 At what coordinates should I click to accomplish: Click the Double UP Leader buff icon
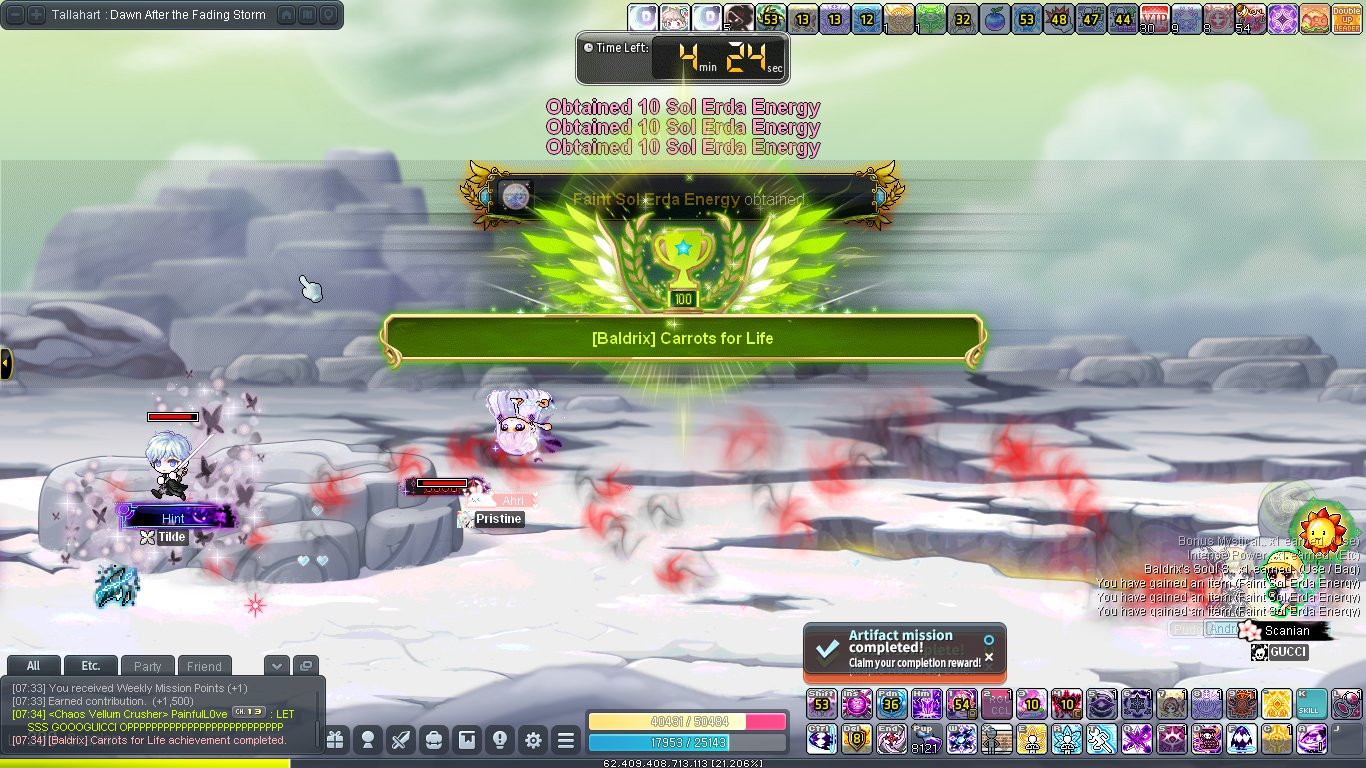coord(1344,18)
